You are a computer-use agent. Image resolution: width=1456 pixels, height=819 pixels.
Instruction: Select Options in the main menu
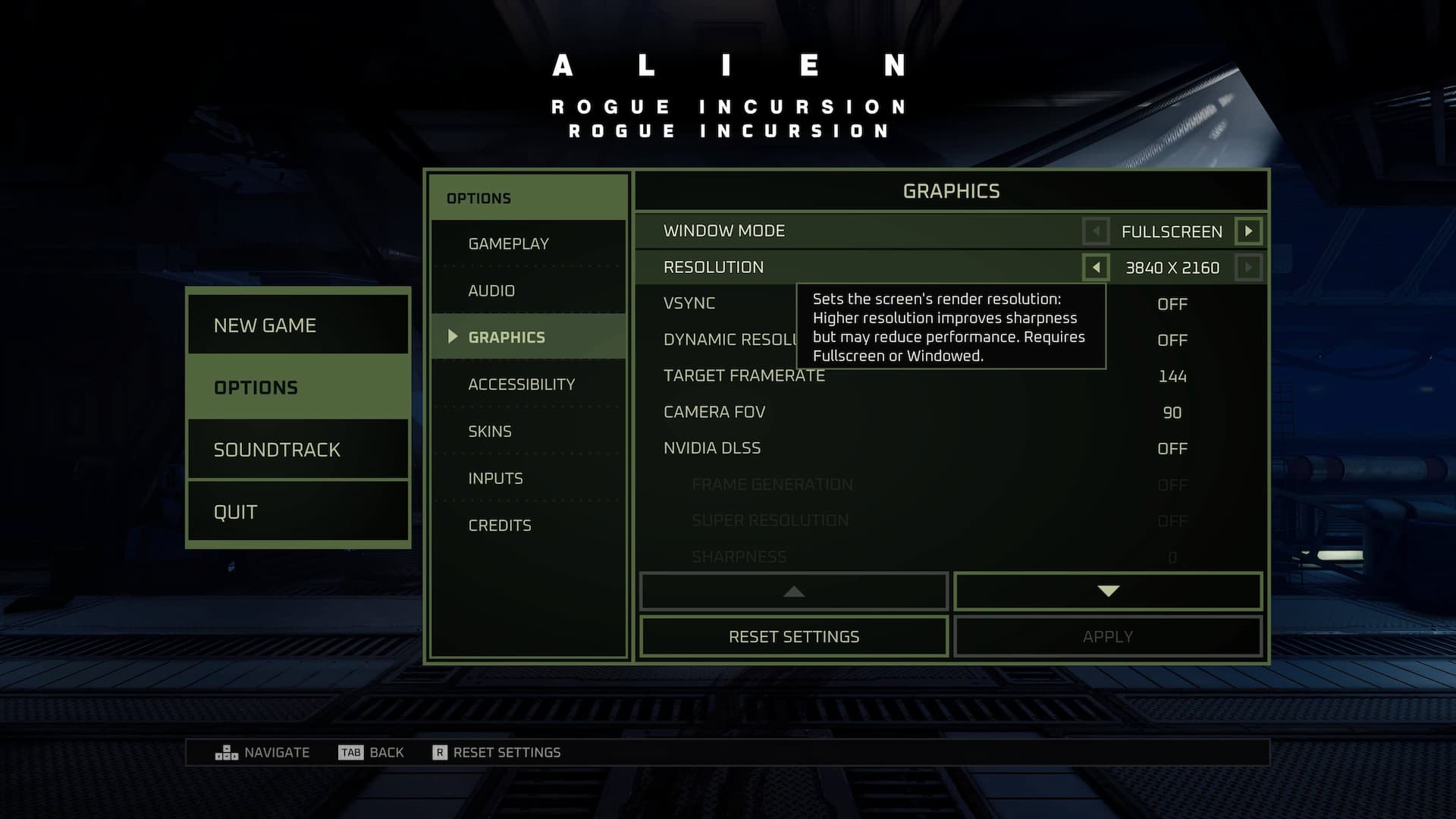click(298, 388)
